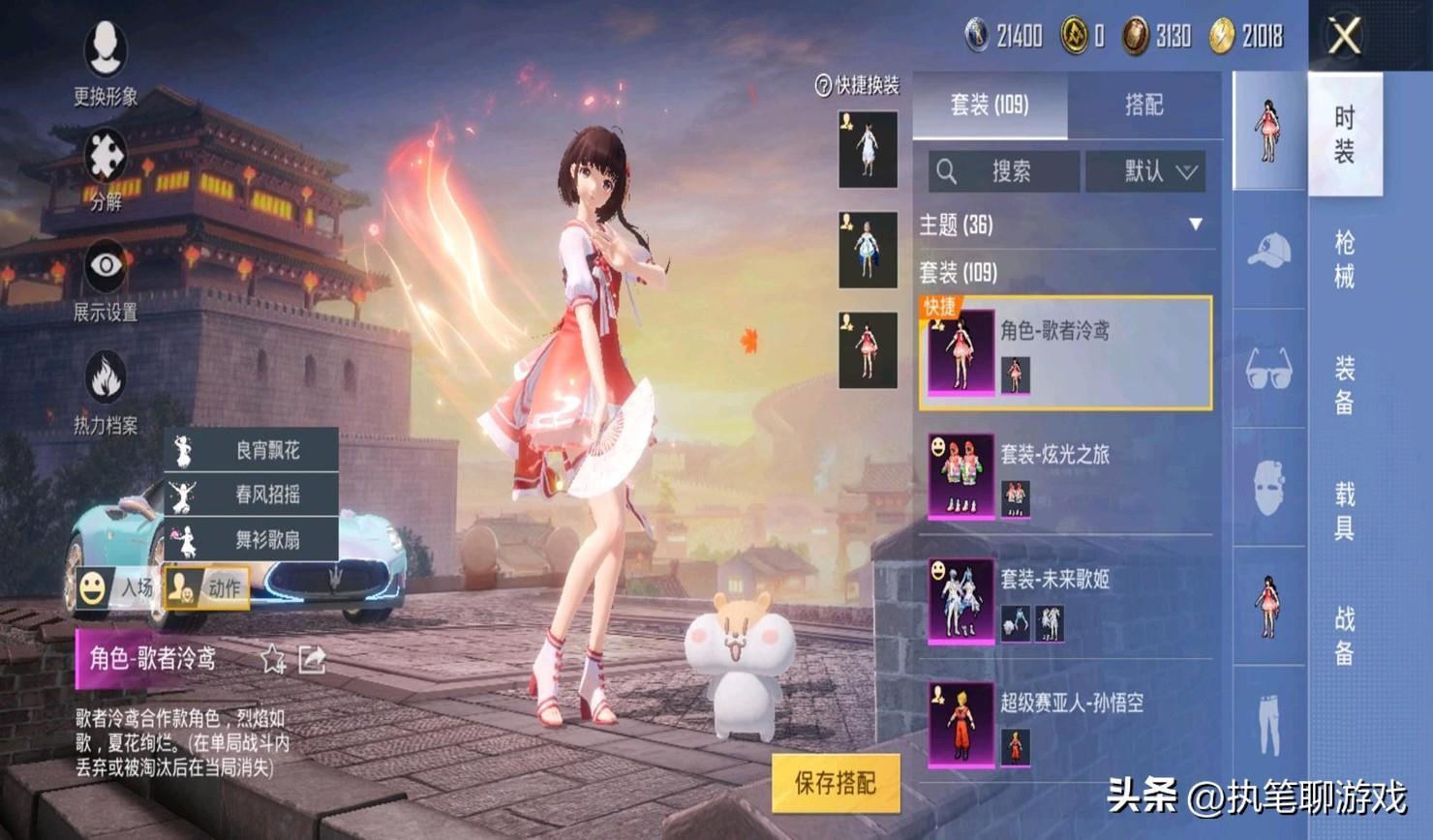1433x840 pixels.
Task: Open the 枪械 firearms category
Action: click(1345, 259)
